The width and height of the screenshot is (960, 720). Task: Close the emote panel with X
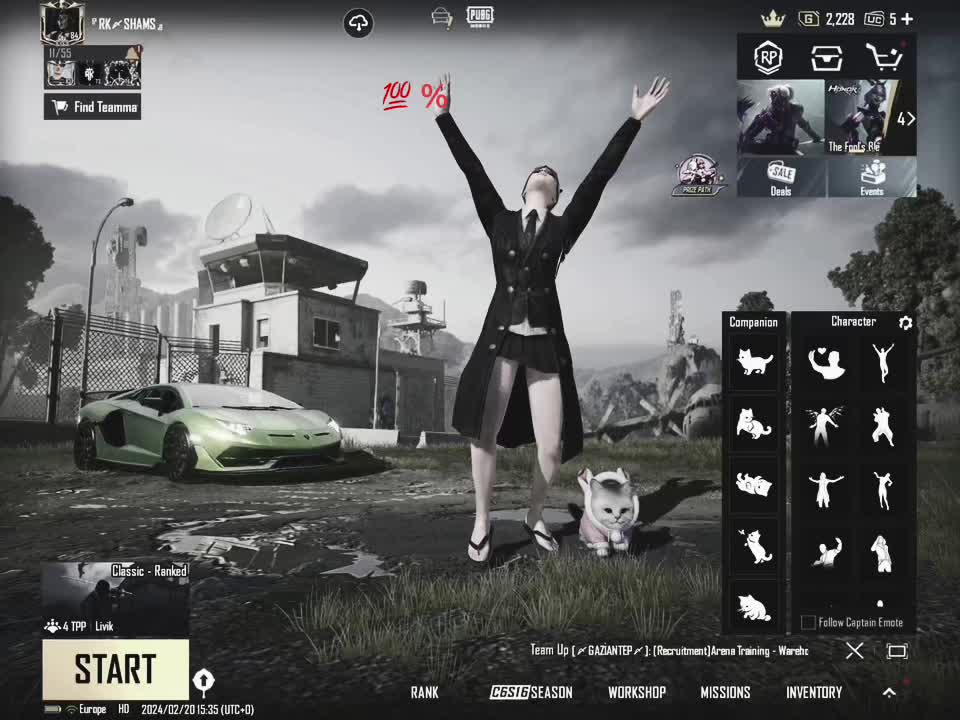click(854, 651)
